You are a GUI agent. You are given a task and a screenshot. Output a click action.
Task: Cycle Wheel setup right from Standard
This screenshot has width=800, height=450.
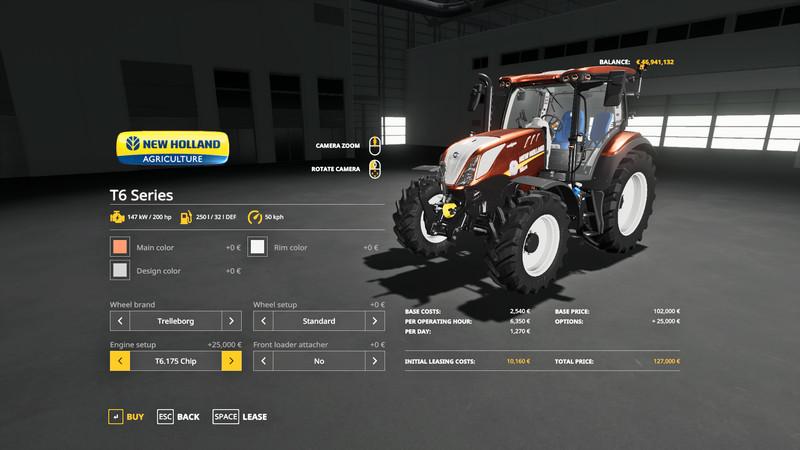(375, 321)
